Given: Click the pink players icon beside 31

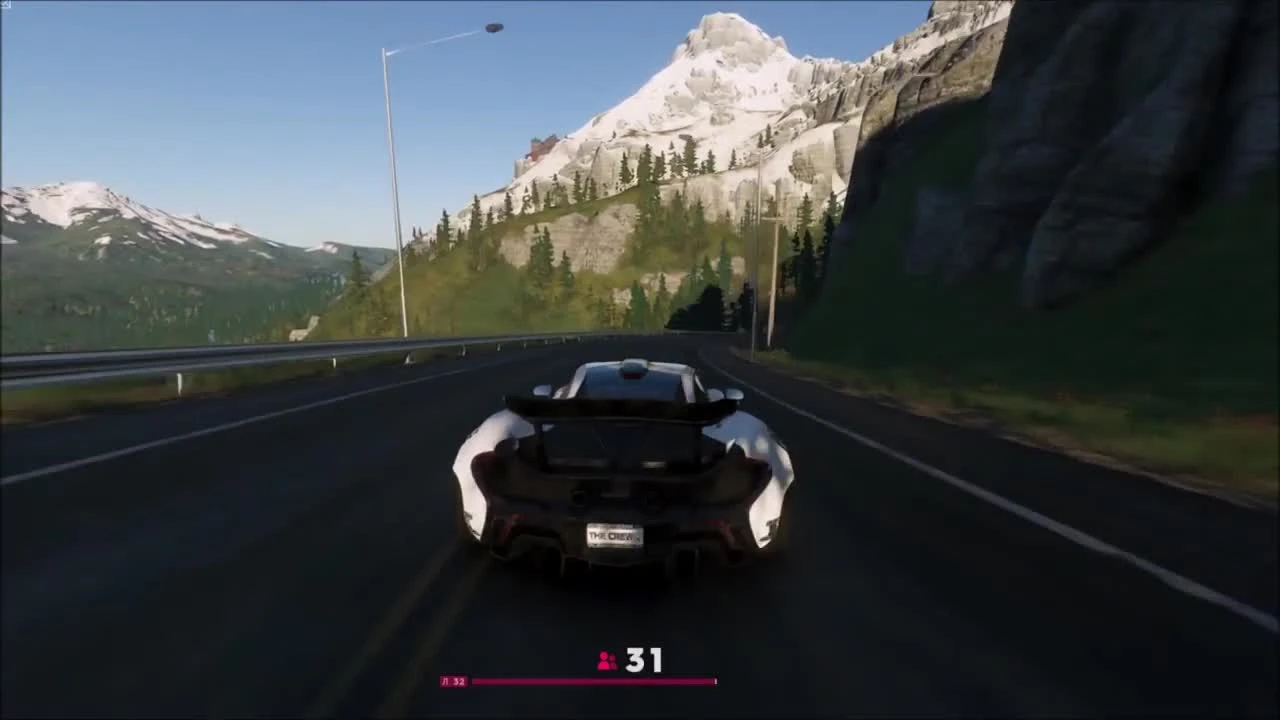Looking at the screenshot, I should point(605,659).
